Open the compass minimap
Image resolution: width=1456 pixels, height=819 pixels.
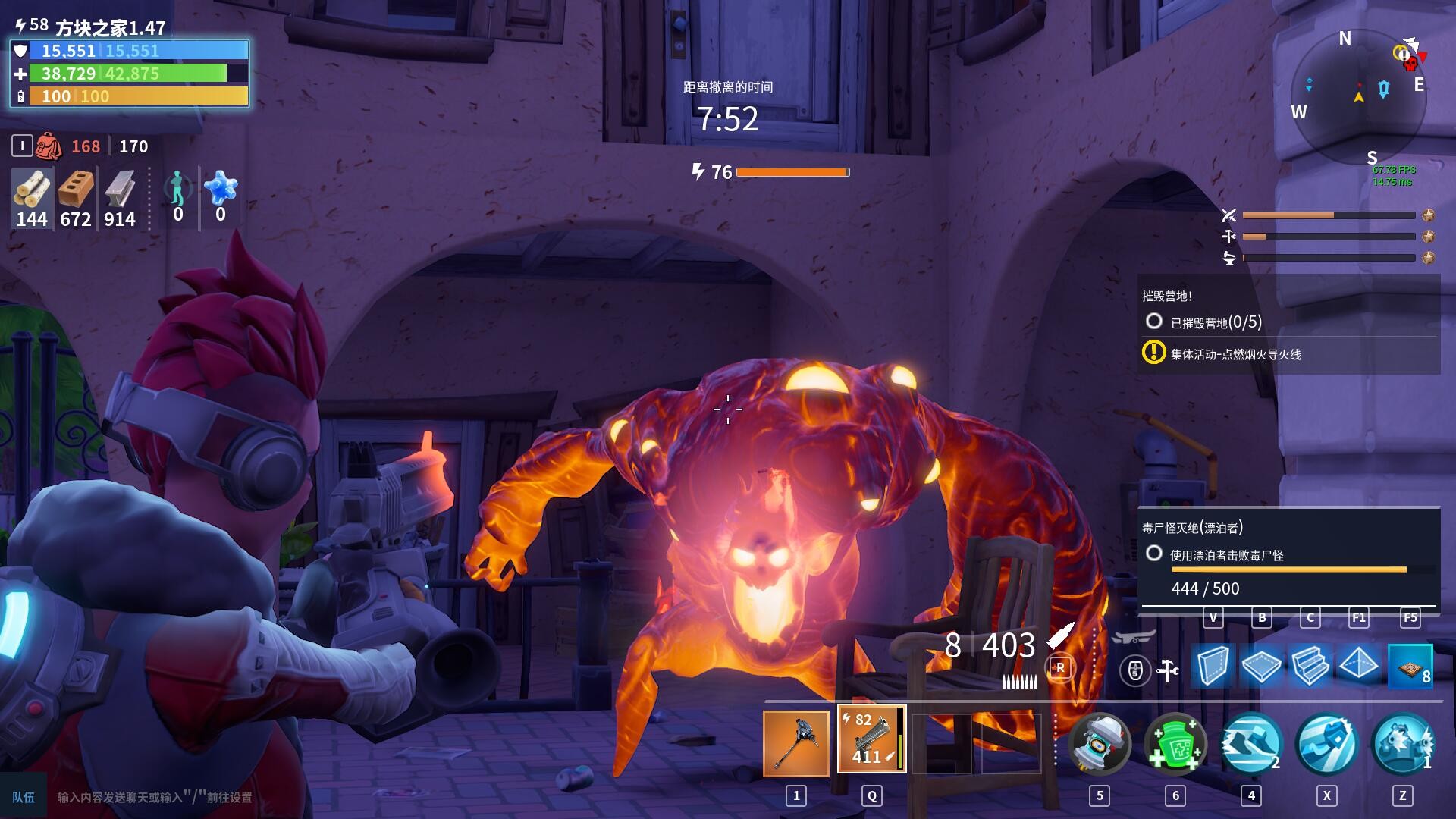(x=1358, y=99)
